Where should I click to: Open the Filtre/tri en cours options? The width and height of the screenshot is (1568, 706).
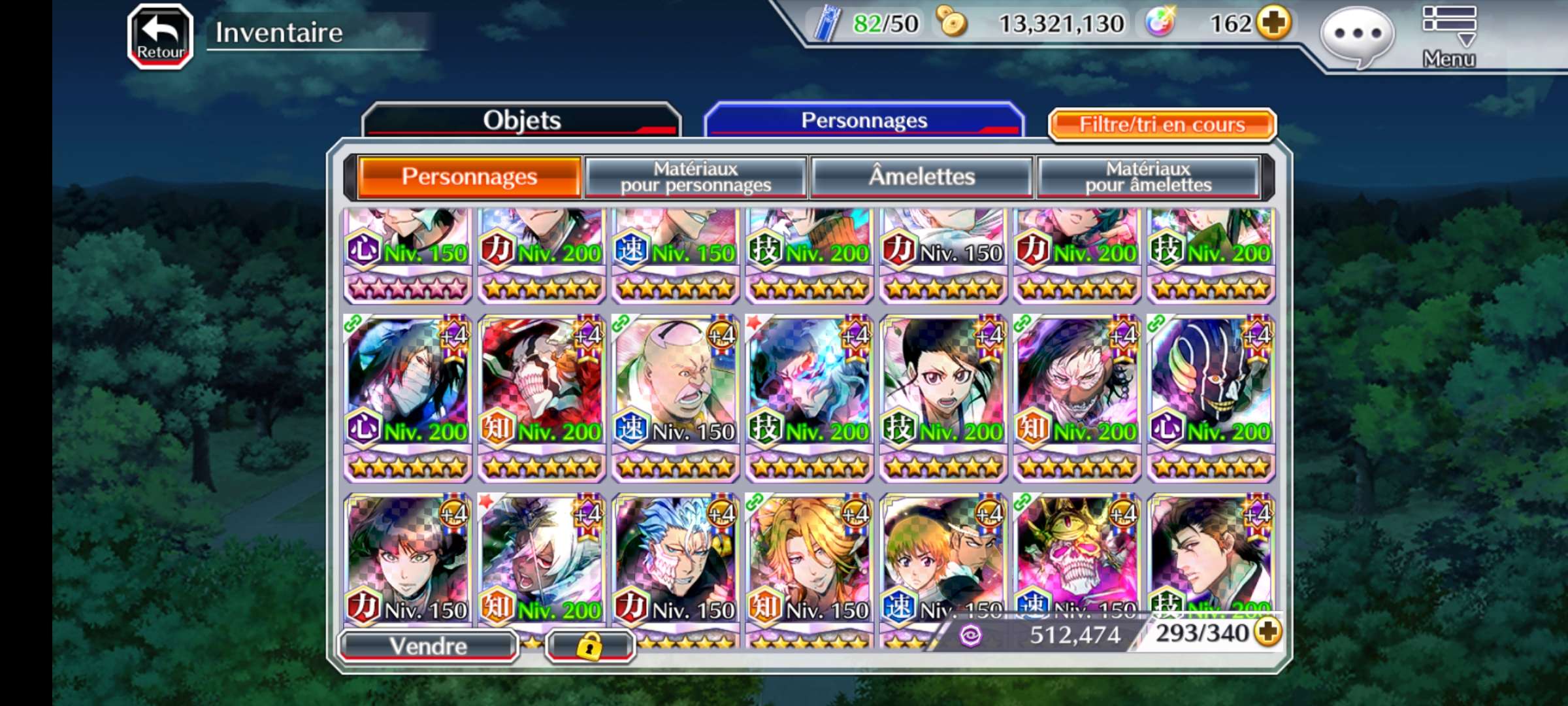click(1162, 124)
